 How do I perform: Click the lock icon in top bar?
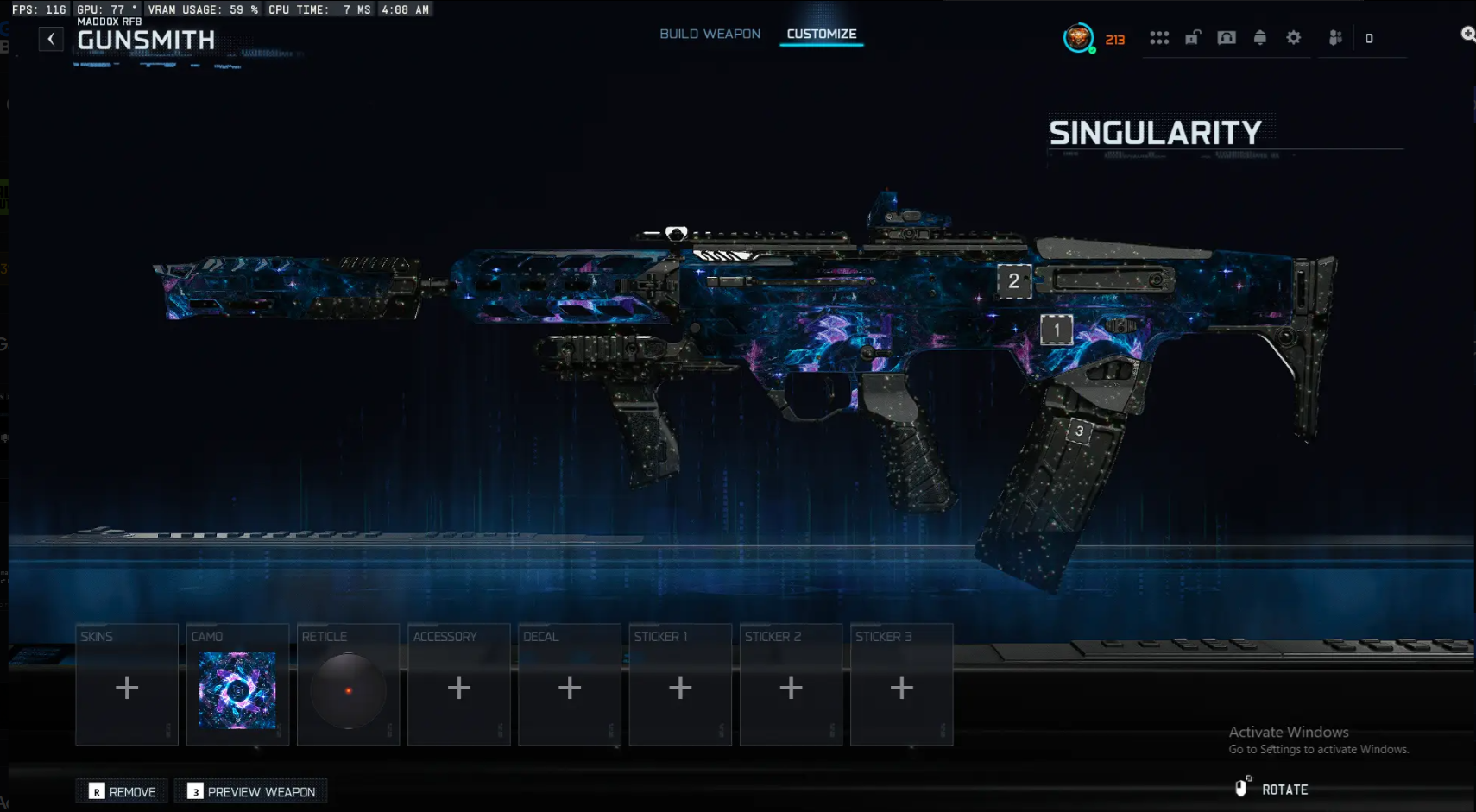tap(1194, 39)
